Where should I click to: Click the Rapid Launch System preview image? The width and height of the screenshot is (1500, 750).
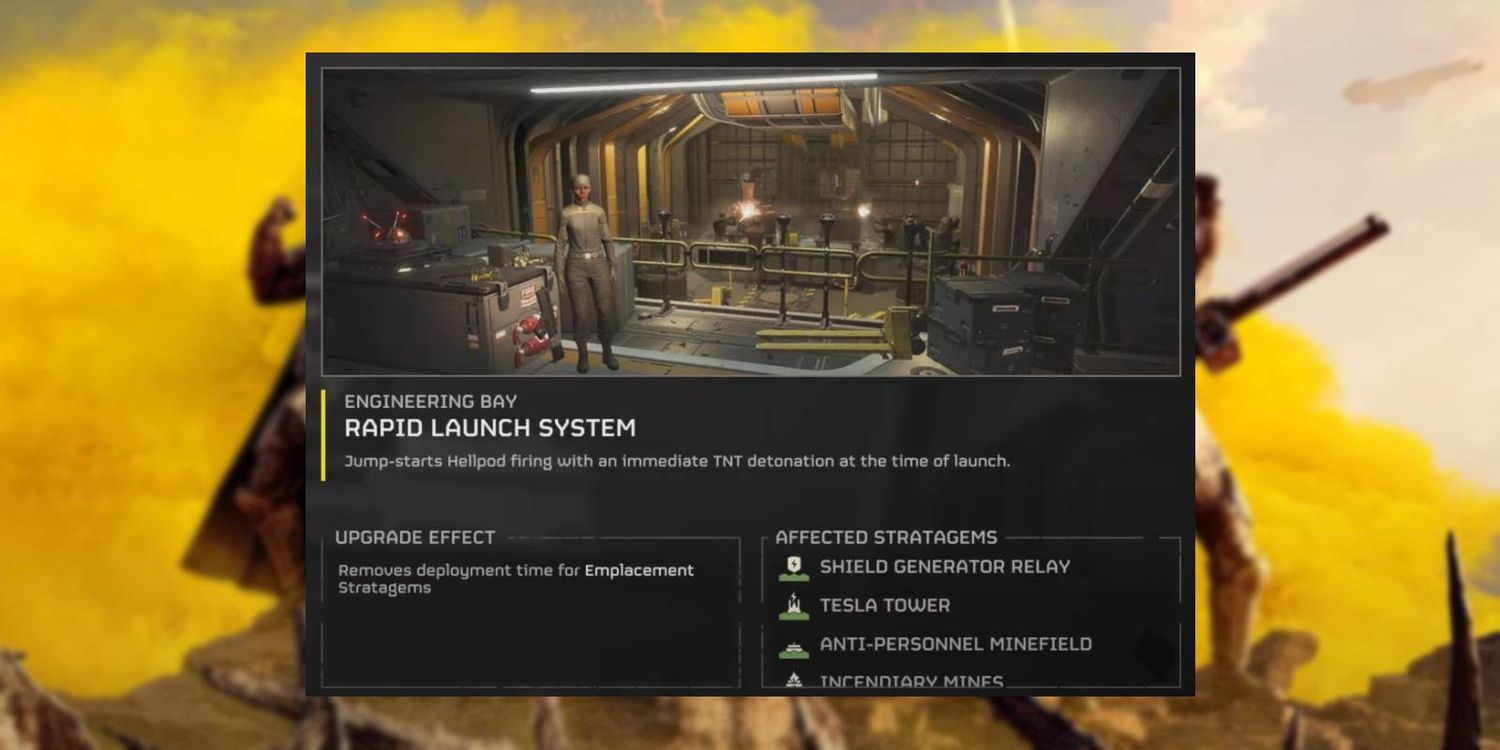750,222
